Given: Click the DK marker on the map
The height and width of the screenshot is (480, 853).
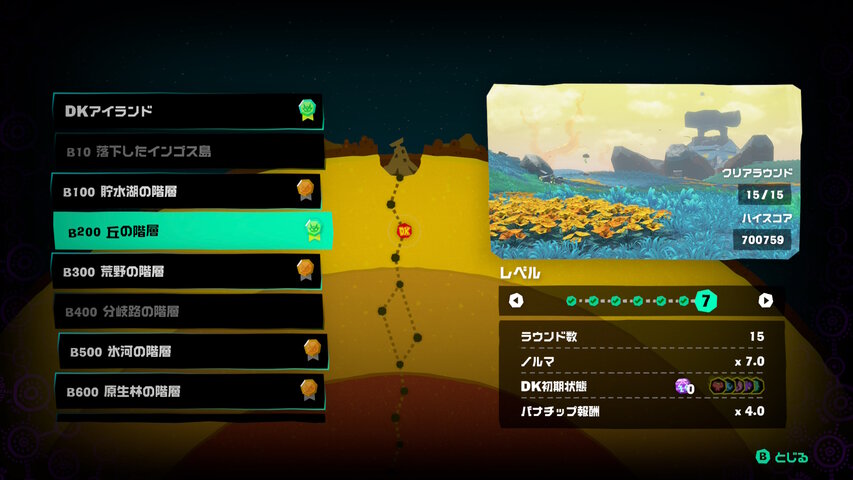Looking at the screenshot, I should (x=405, y=231).
